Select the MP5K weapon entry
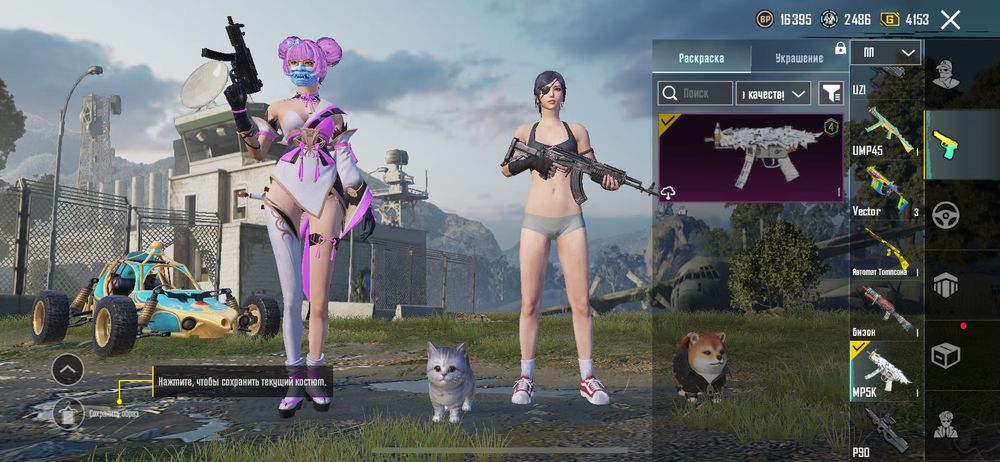 885,370
